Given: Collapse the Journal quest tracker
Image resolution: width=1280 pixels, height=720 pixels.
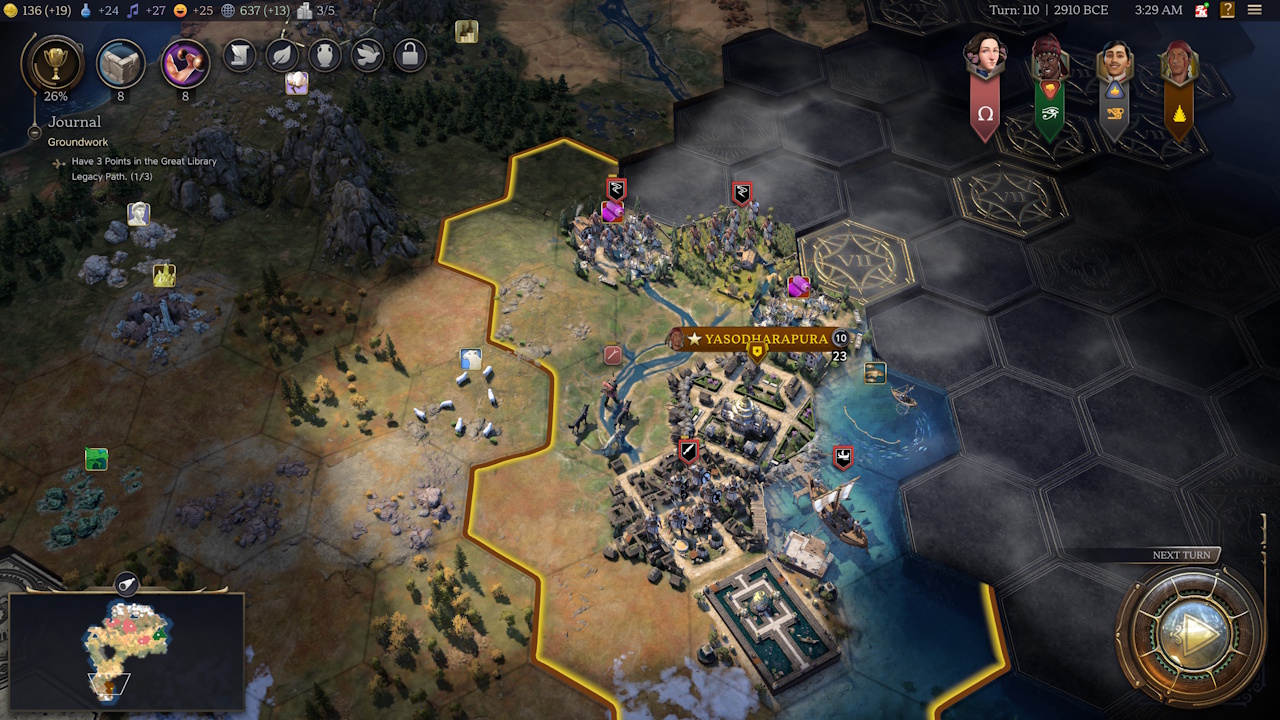Looking at the screenshot, I should click(34, 131).
